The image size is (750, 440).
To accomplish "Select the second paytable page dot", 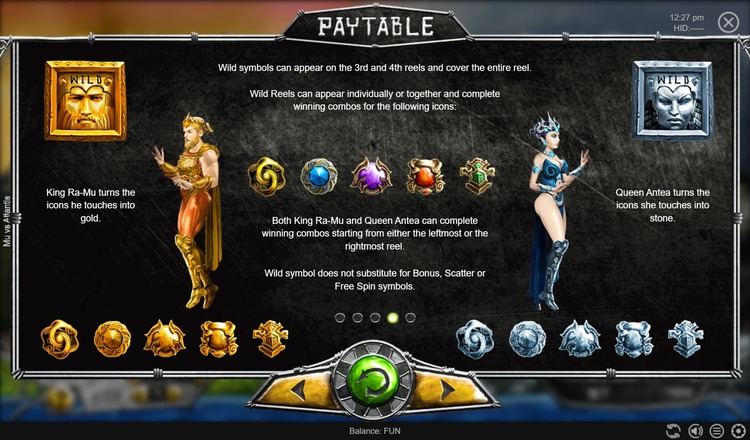I will point(357,317).
